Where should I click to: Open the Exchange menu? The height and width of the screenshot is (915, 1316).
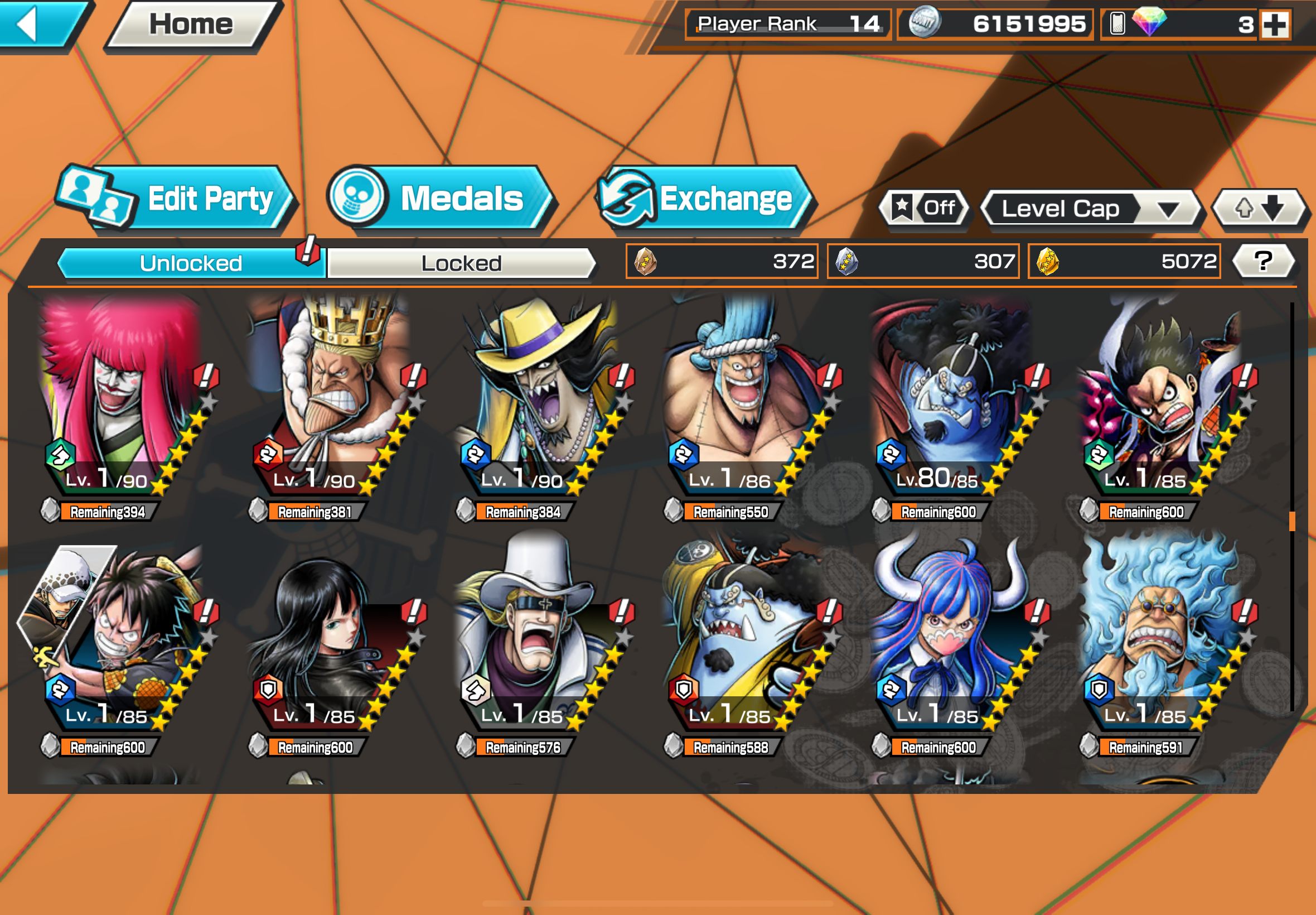point(705,199)
